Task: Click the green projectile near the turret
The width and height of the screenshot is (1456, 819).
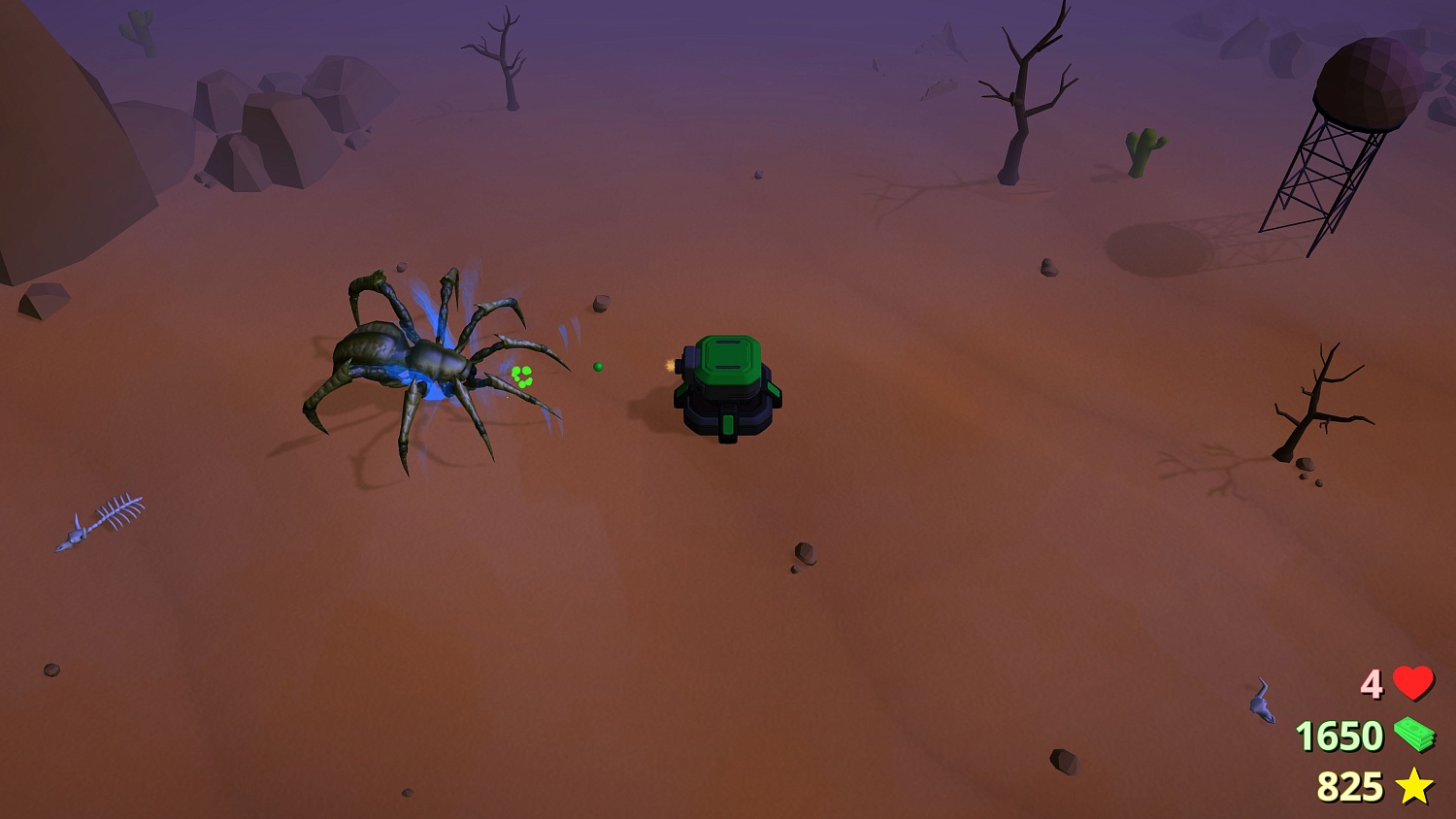Action: tap(598, 366)
